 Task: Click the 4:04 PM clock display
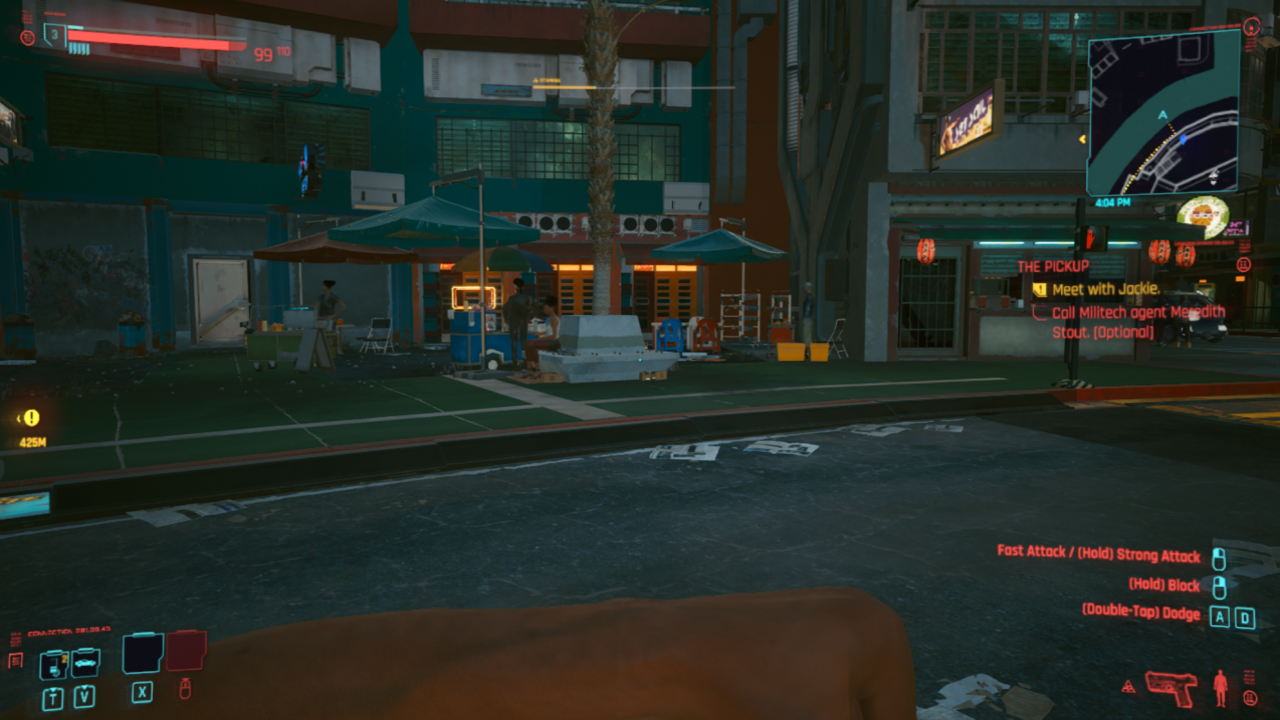1113,204
